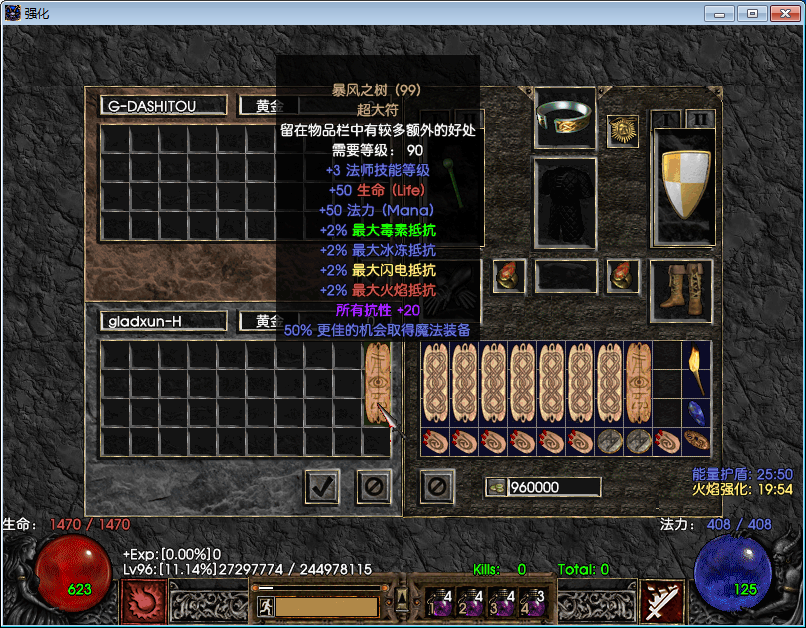Switch to weapon set II tab
Screen dimensions: 806x628
[x=701, y=120]
